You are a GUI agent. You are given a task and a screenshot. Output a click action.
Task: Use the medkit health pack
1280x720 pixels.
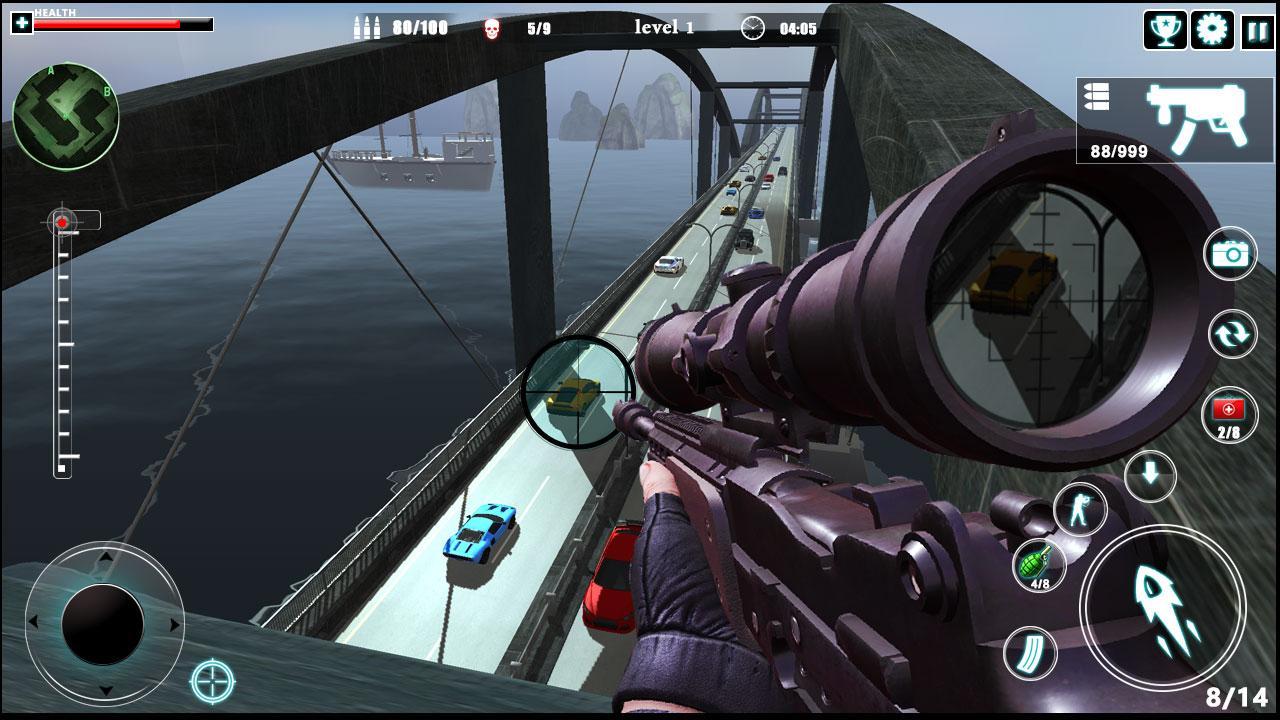click(x=1229, y=415)
